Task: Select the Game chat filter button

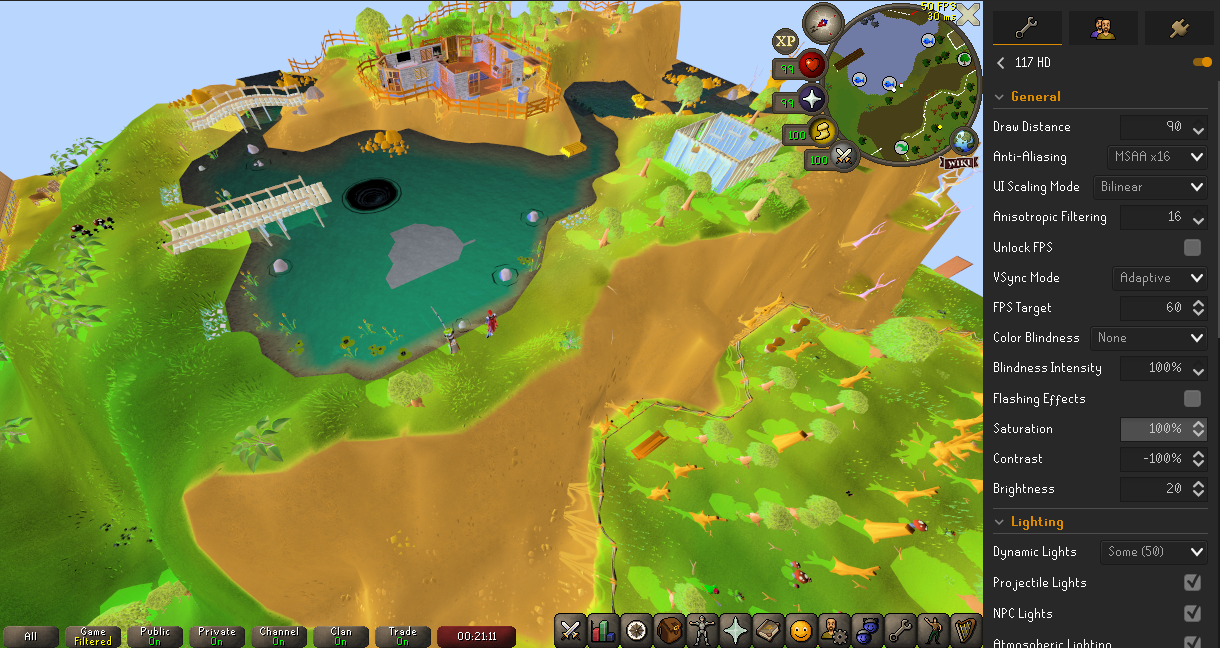Action: click(x=93, y=636)
